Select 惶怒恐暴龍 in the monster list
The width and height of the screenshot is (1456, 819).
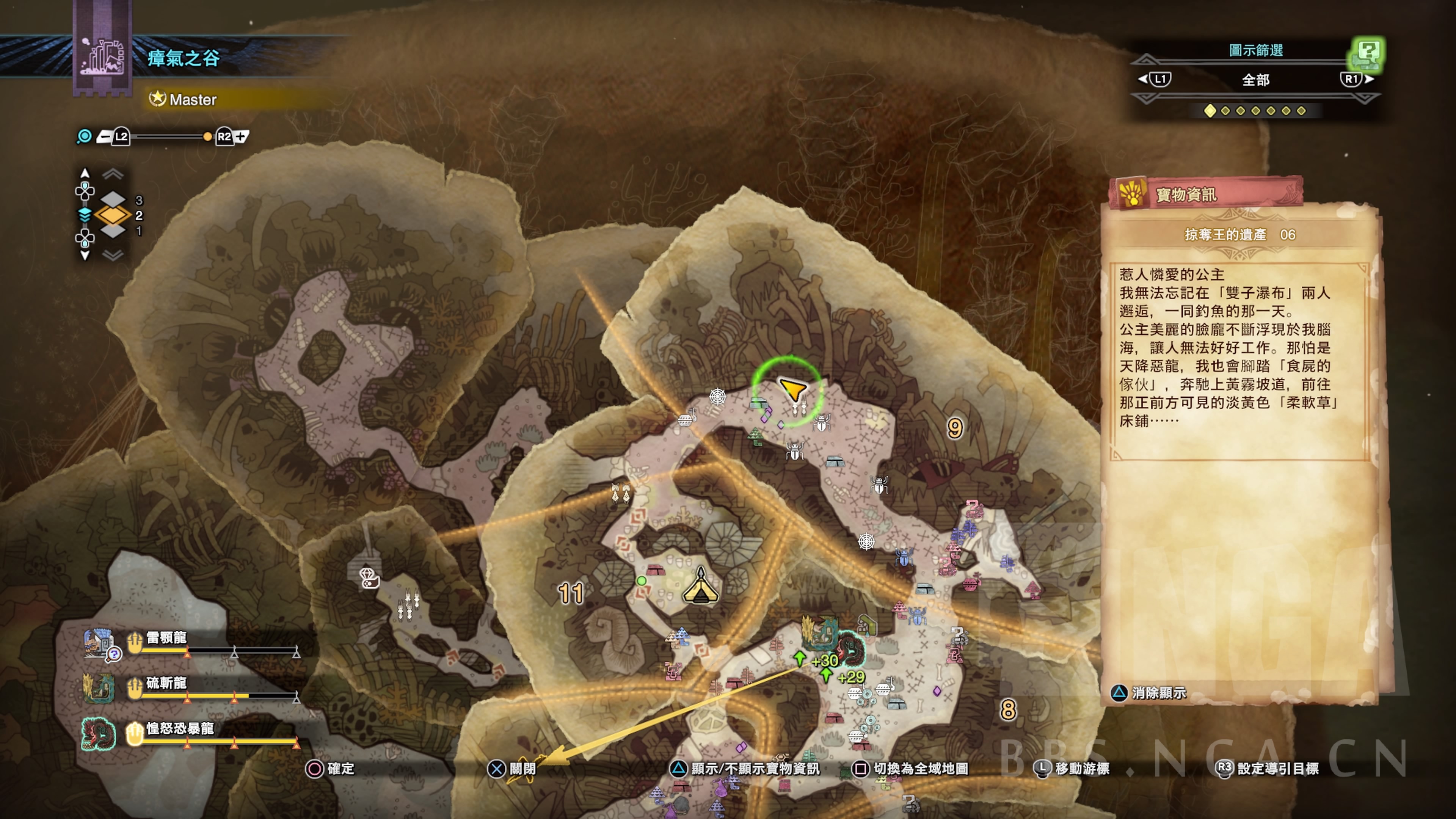pos(180,728)
